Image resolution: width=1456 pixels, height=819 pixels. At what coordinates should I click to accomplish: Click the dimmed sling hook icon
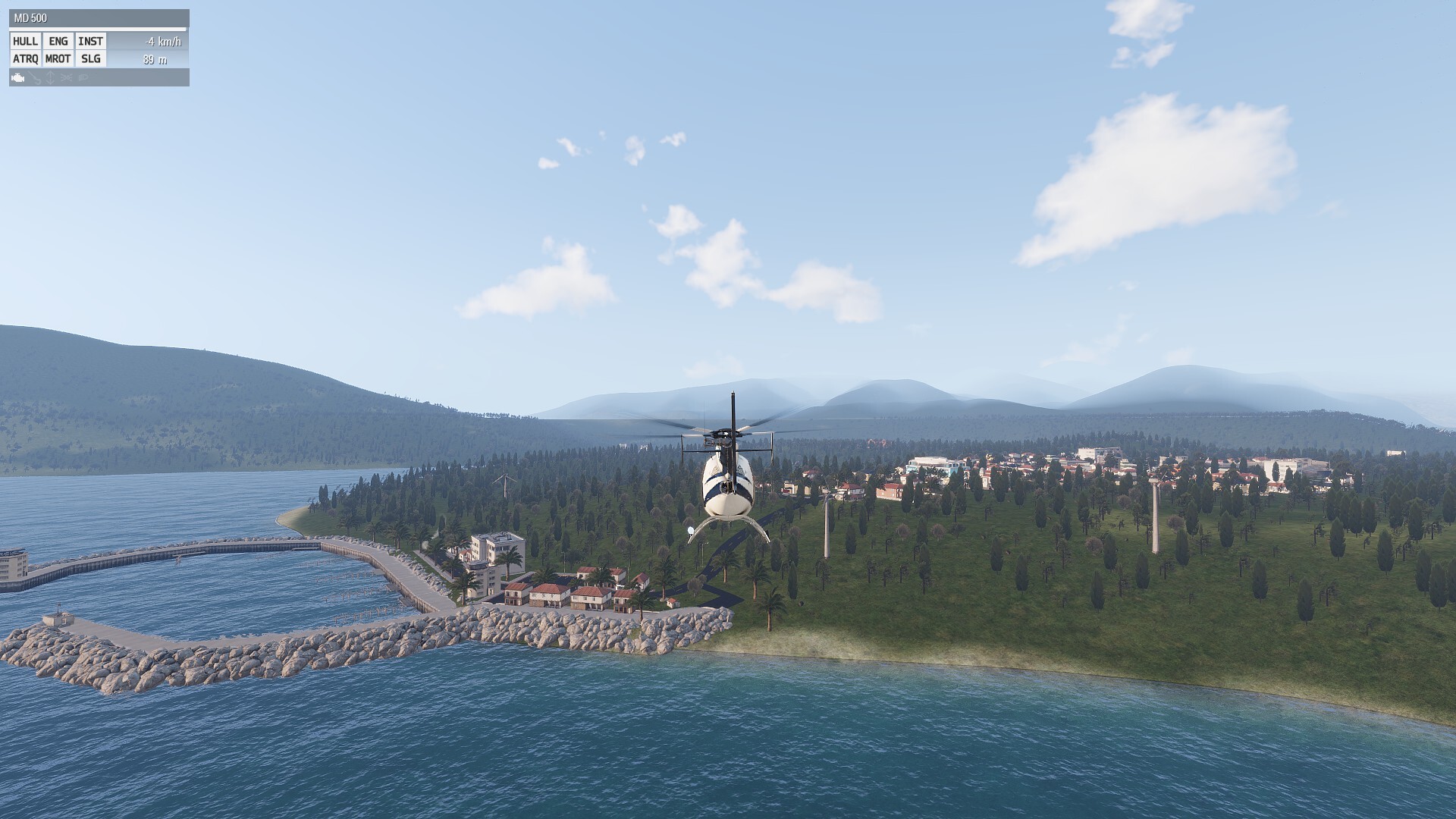point(36,78)
